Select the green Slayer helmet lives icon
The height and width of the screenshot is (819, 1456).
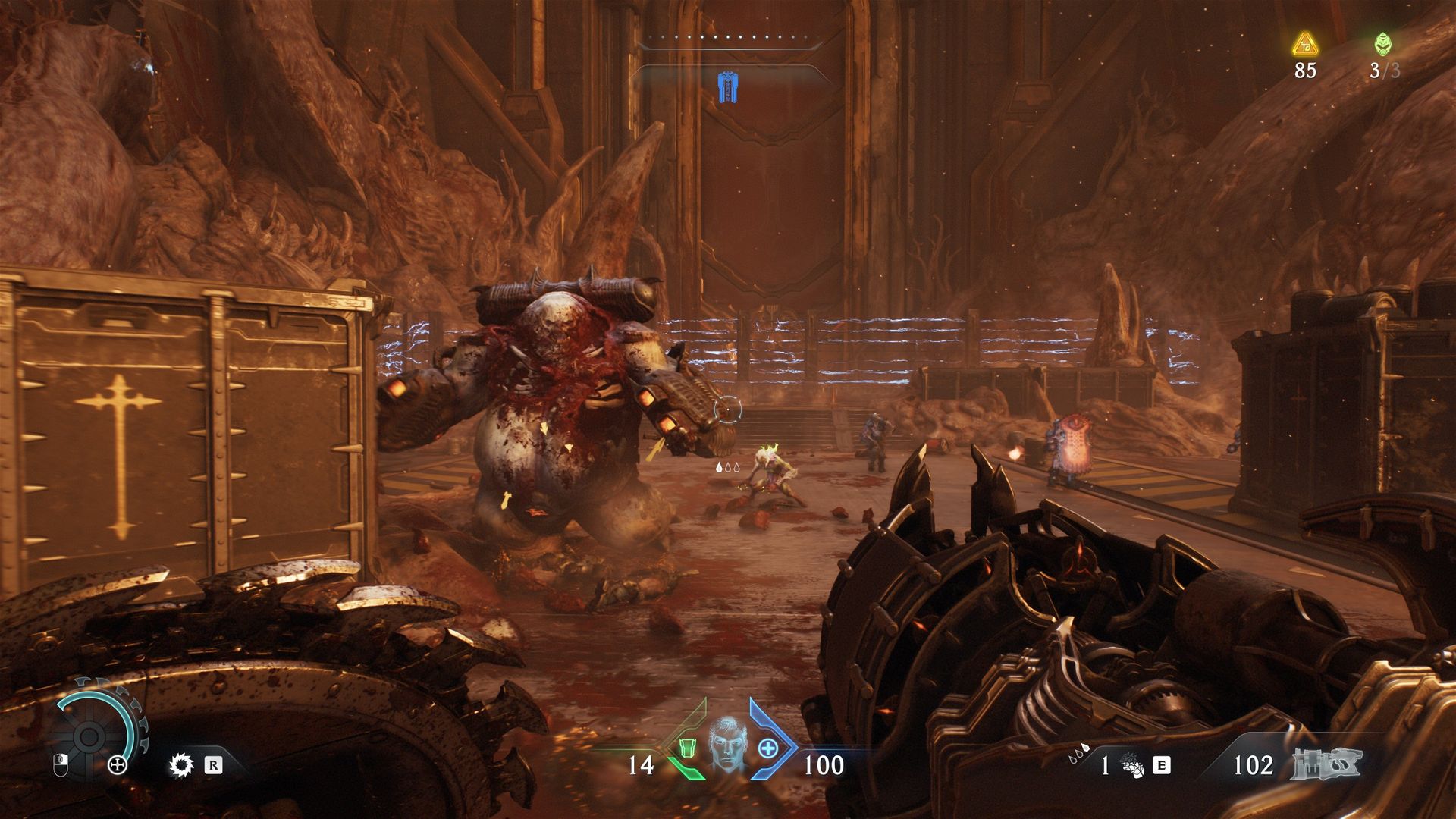pyautogui.click(x=1383, y=45)
